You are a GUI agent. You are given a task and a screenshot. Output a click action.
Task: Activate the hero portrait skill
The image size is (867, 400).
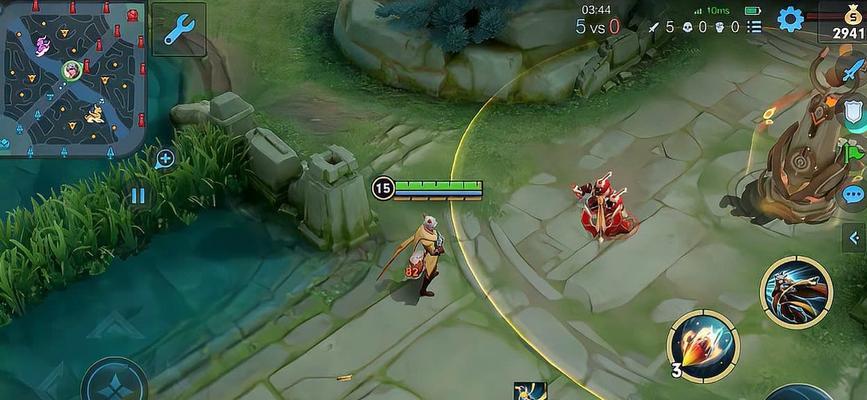point(795,291)
